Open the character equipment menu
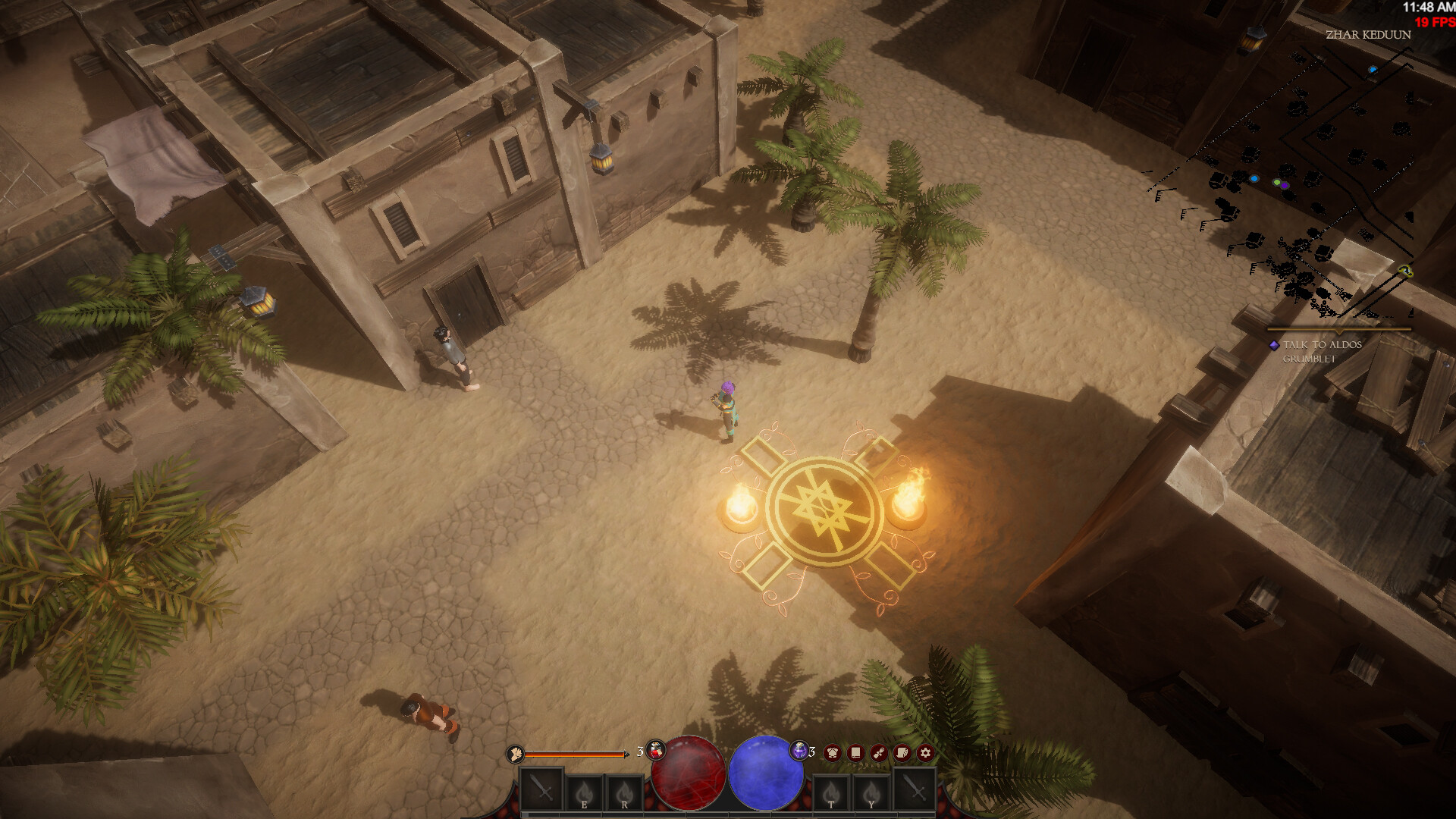 click(x=833, y=753)
